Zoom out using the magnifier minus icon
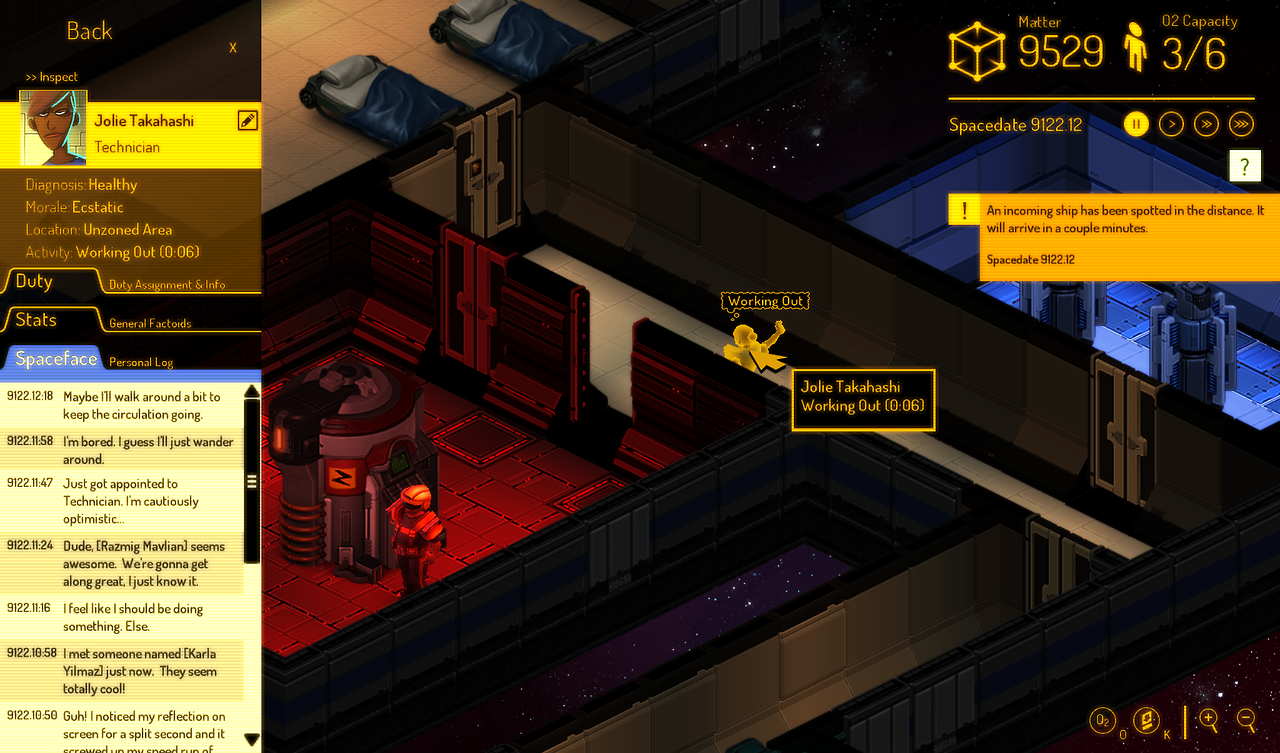The height and width of the screenshot is (753, 1280). (1245, 718)
